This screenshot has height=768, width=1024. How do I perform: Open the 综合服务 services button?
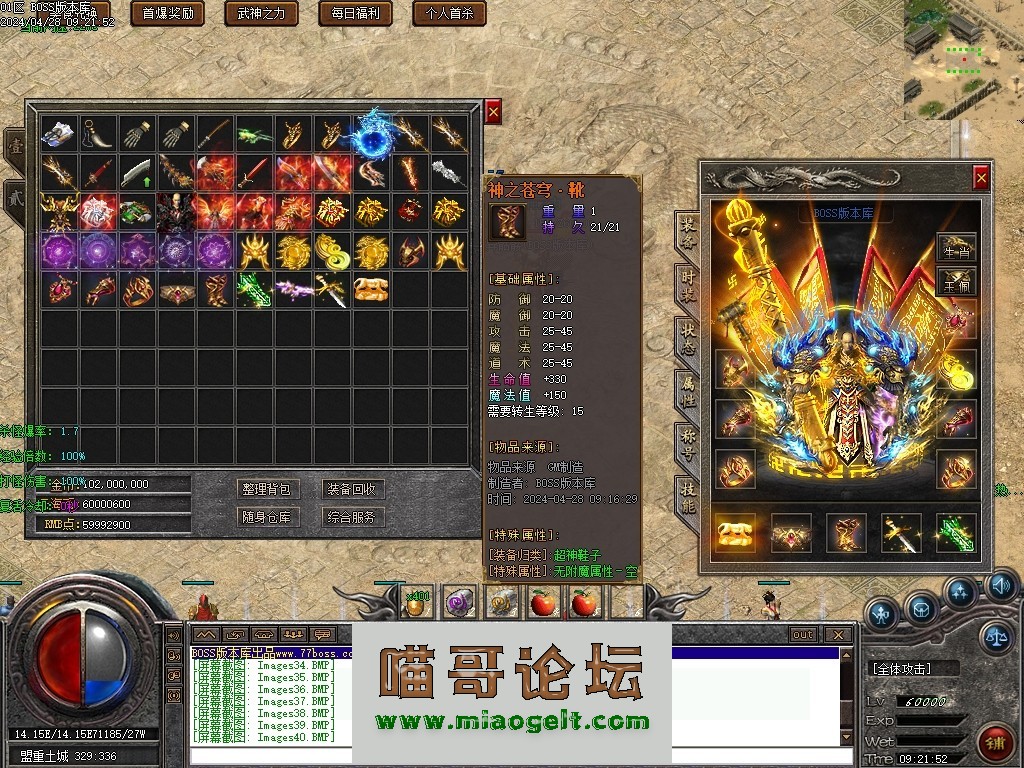tap(352, 517)
